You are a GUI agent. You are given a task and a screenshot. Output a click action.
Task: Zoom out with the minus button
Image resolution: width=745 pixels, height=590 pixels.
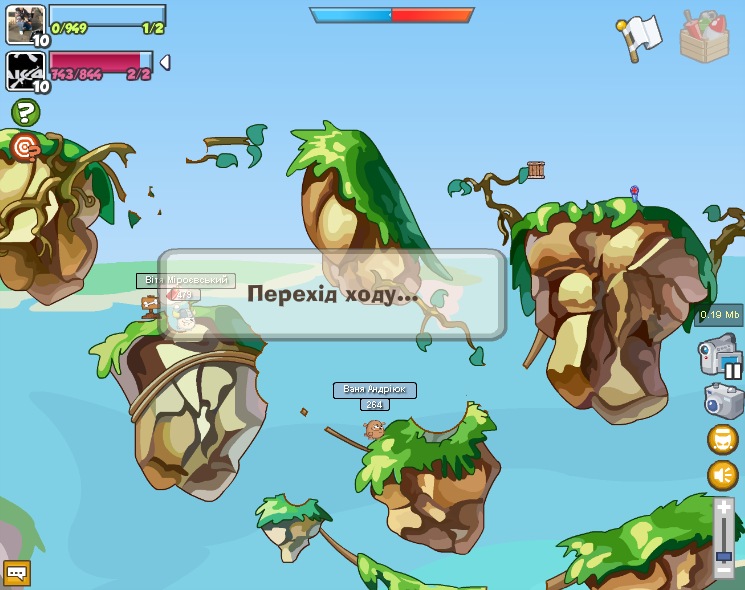(724, 570)
